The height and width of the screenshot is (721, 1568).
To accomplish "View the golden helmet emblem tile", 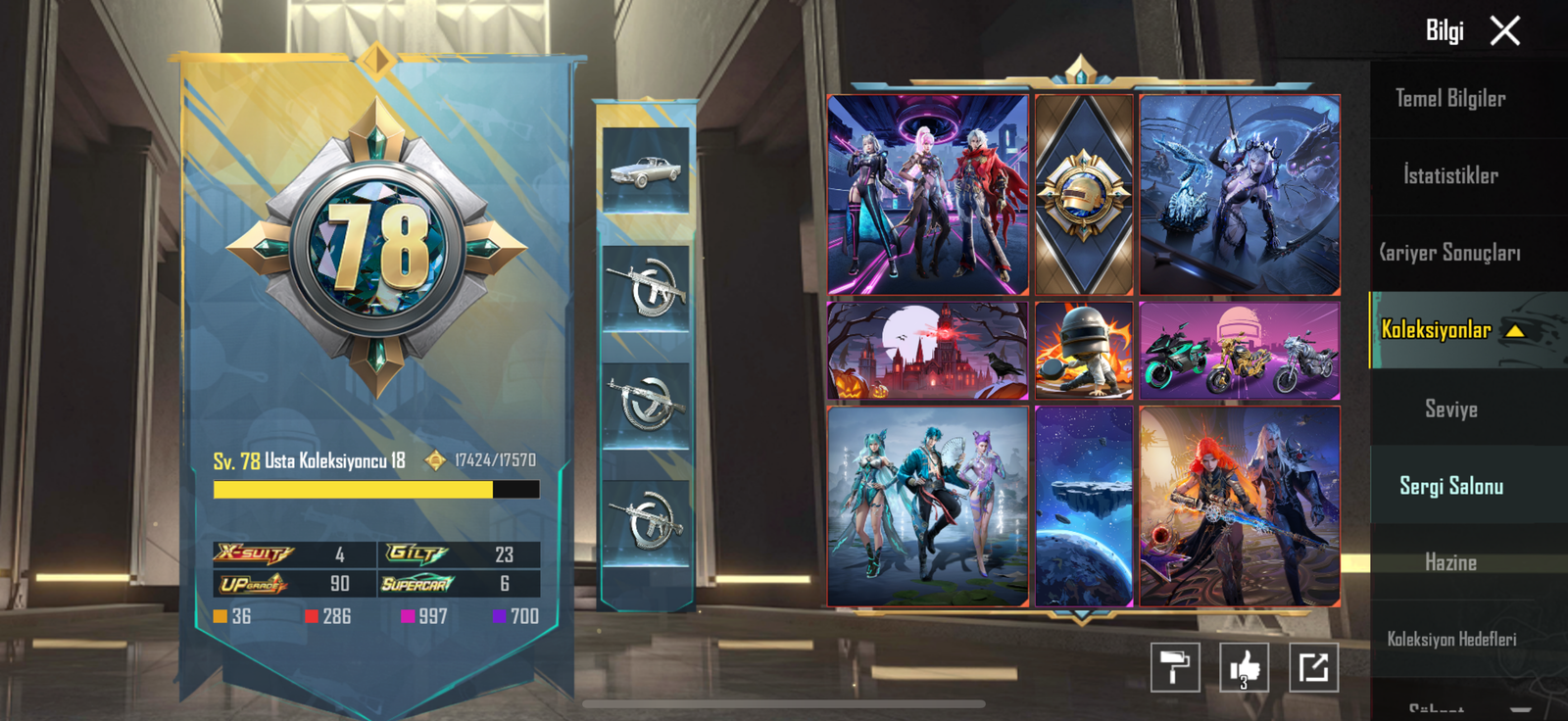I will (x=1083, y=195).
